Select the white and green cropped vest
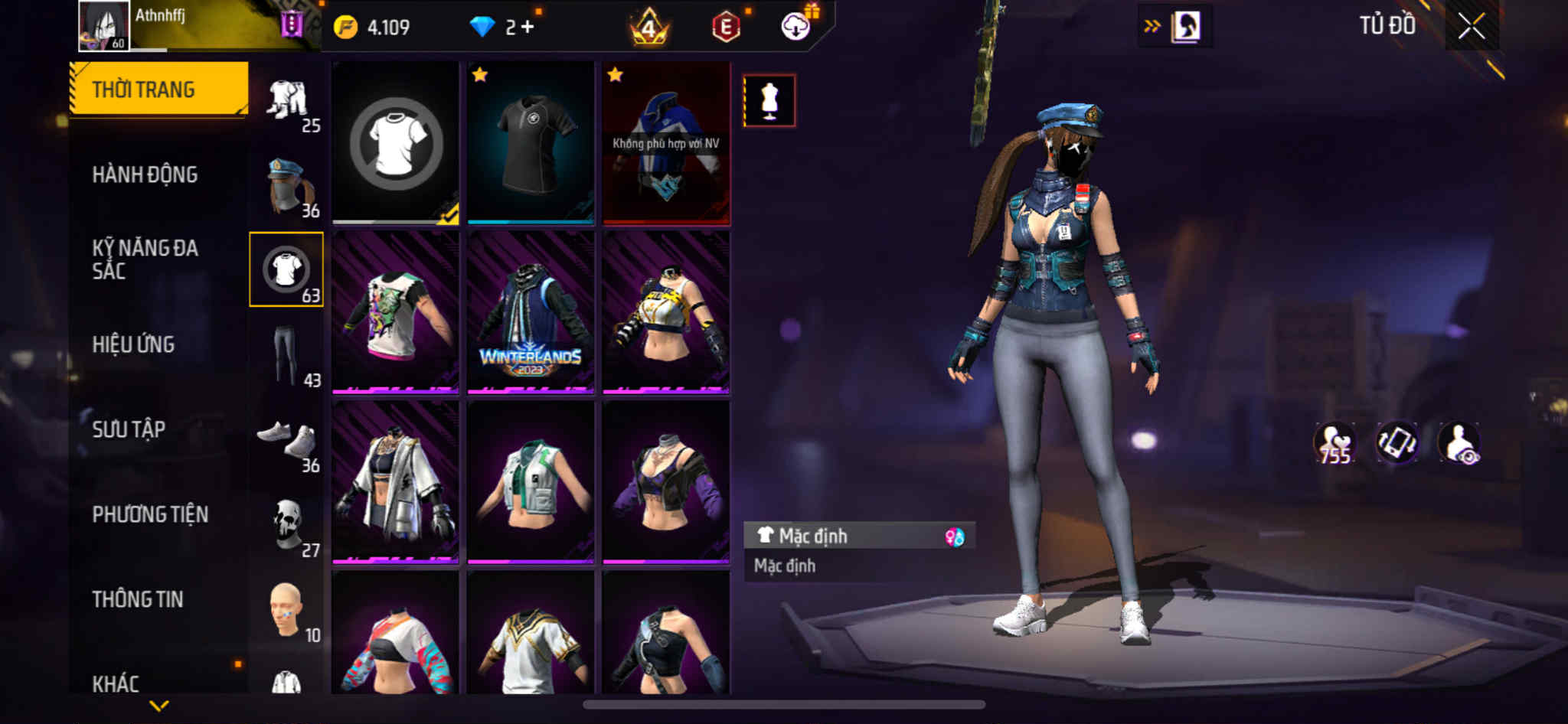 click(x=531, y=483)
